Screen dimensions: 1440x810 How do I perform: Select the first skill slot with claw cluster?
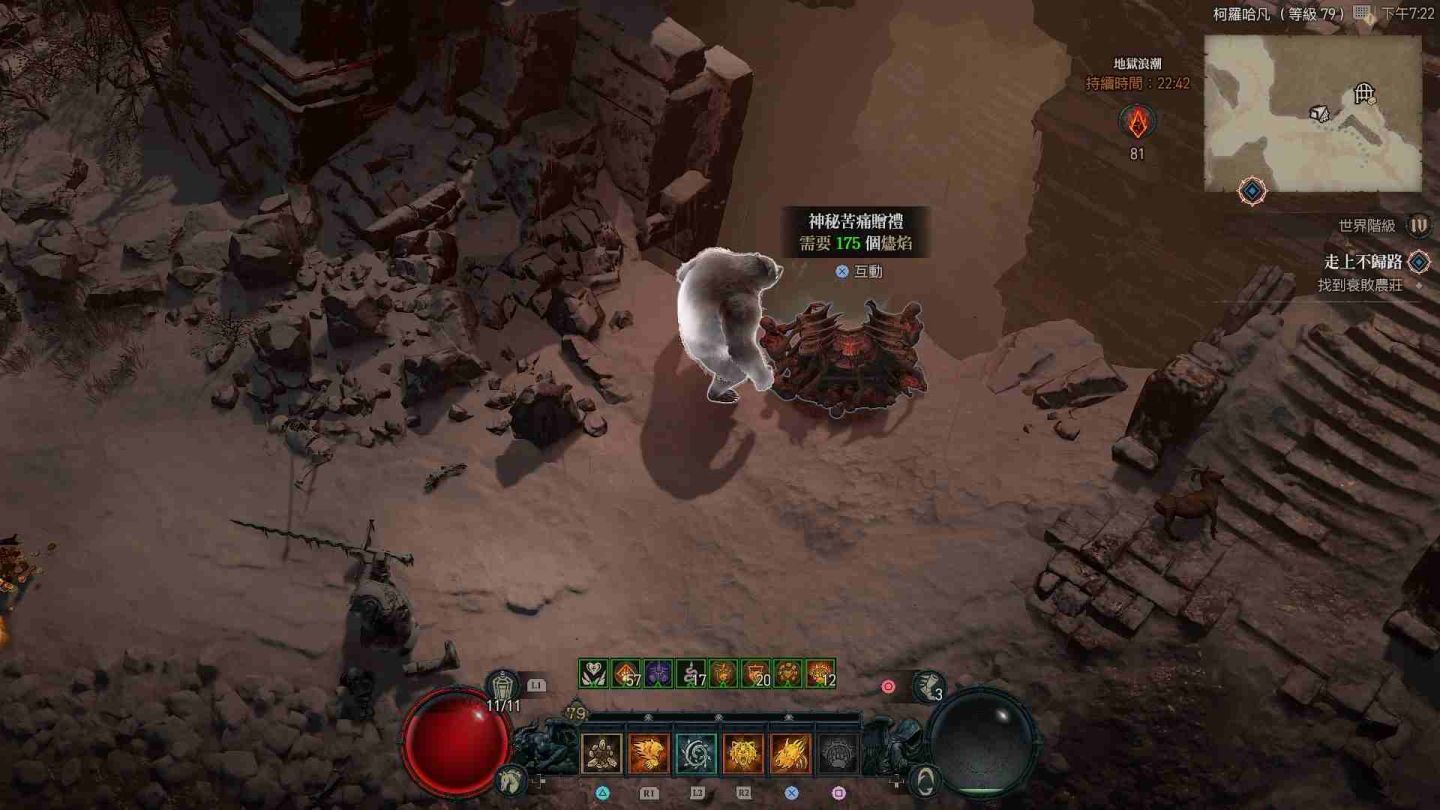pyautogui.click(x=602, y=754)
